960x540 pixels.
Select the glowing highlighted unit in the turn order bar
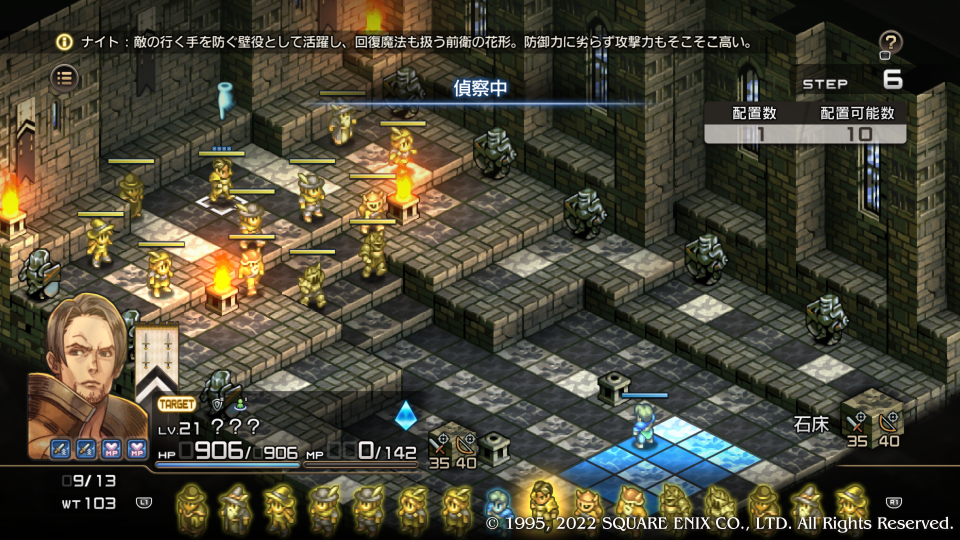pos(543,503)
